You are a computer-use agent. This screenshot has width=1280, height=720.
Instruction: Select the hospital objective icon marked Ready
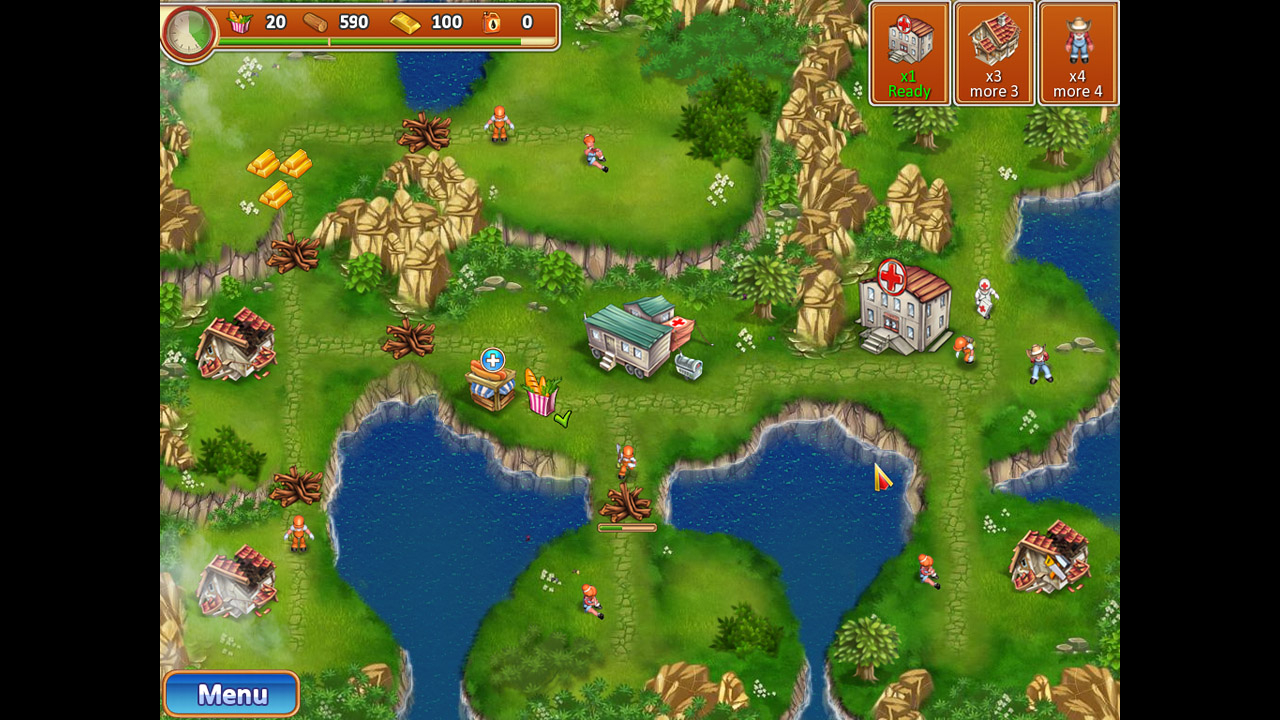coord(908,50)
